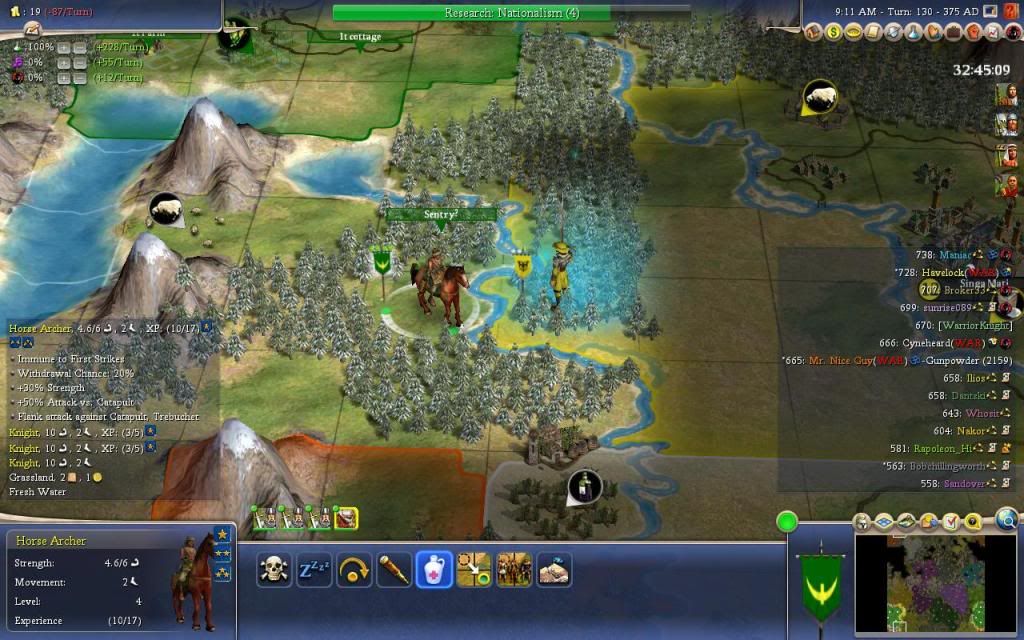Screen dimensions: 1024x640
Task: Select the highlighted Horse Archer unit icon
Action: pos(346,518)
